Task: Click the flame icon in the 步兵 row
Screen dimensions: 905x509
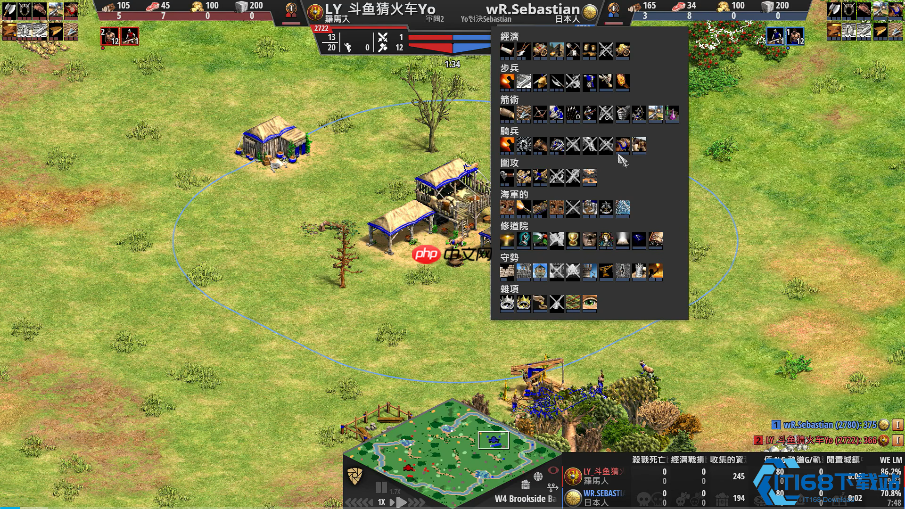Action: click(508, 81)
